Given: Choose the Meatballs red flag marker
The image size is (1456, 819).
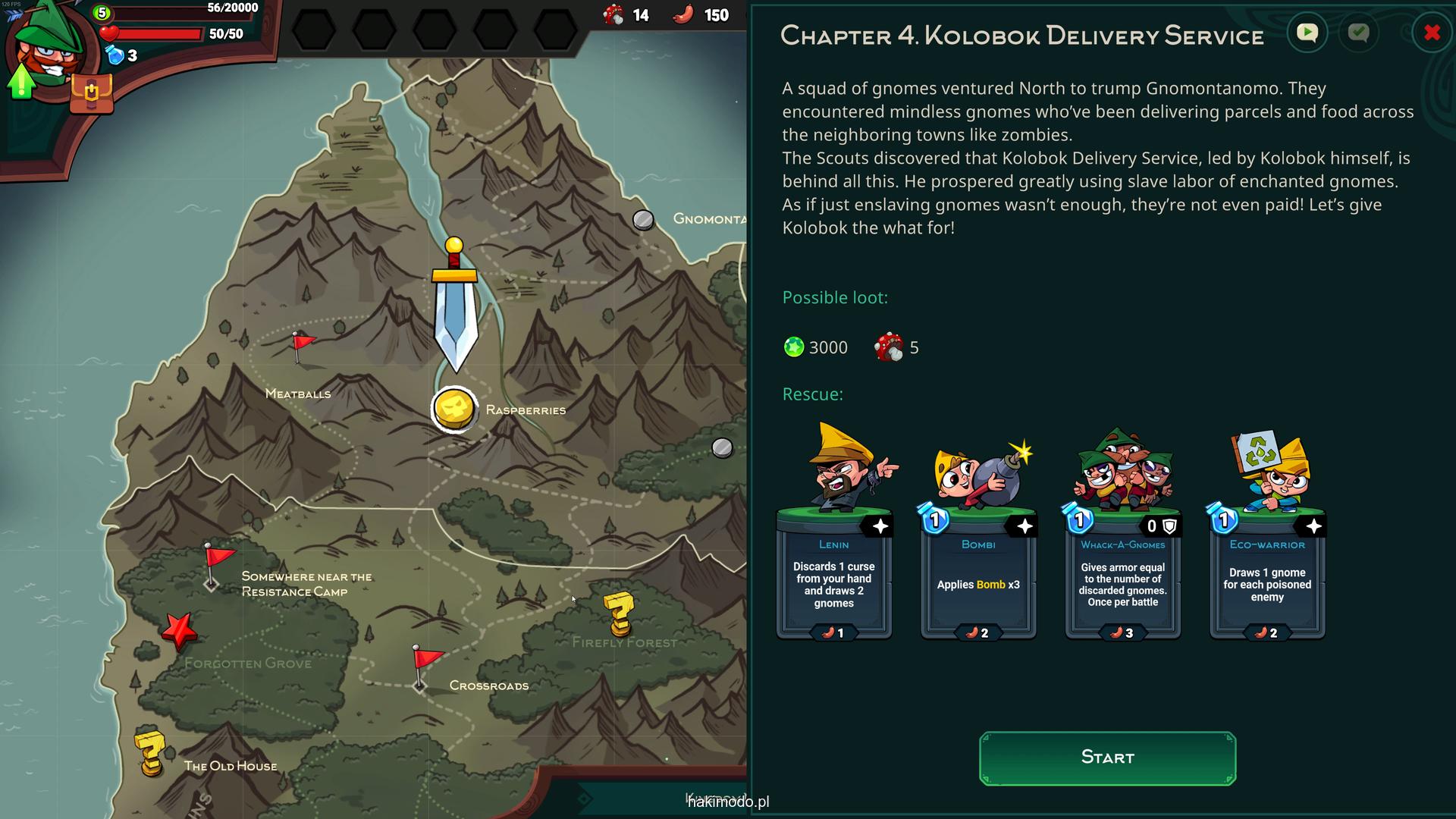Looking at the screenshot, I should (302, 346).
